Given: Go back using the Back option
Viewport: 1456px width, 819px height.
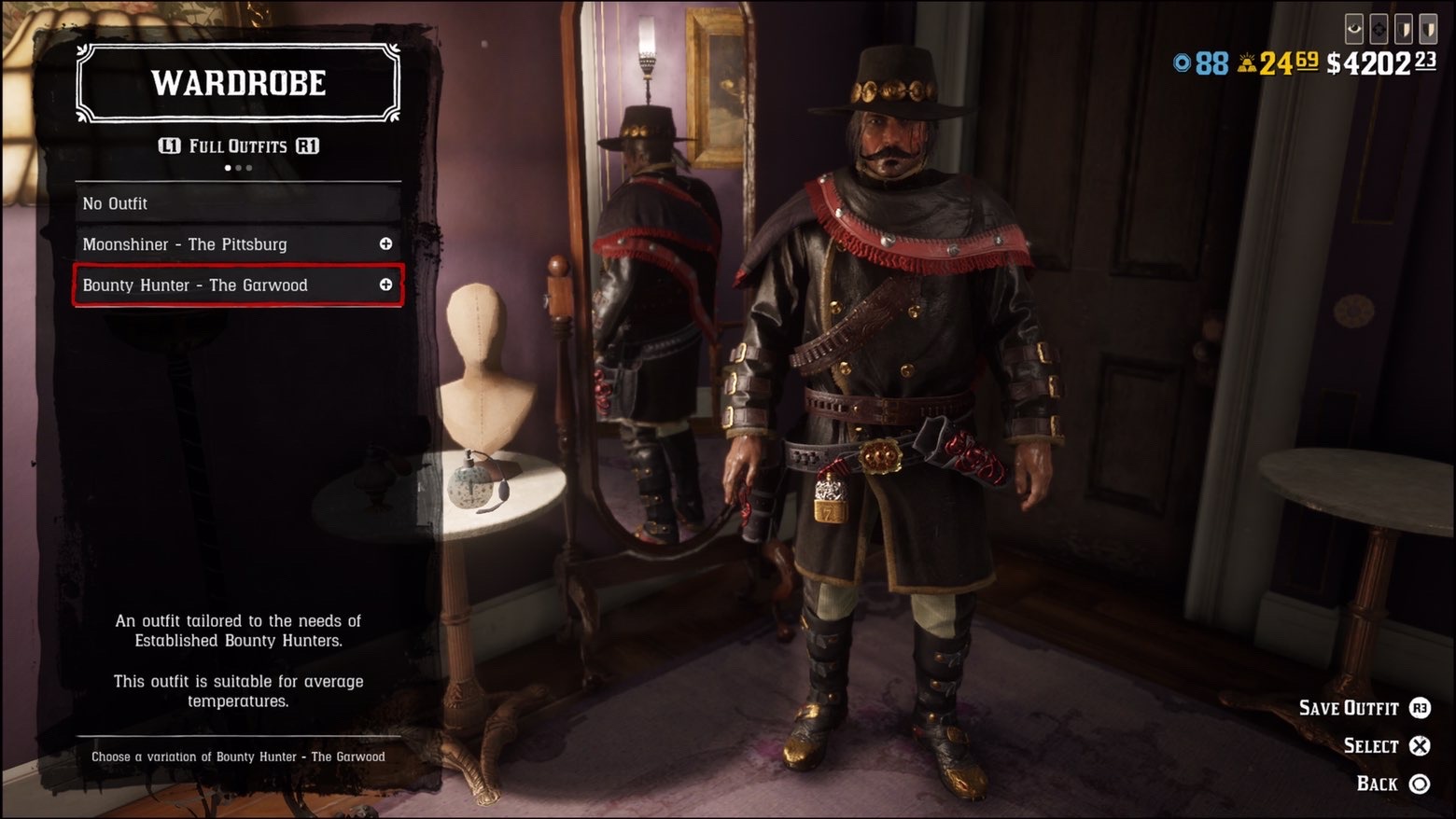Looking at the screenshot, I should 1377,784.
